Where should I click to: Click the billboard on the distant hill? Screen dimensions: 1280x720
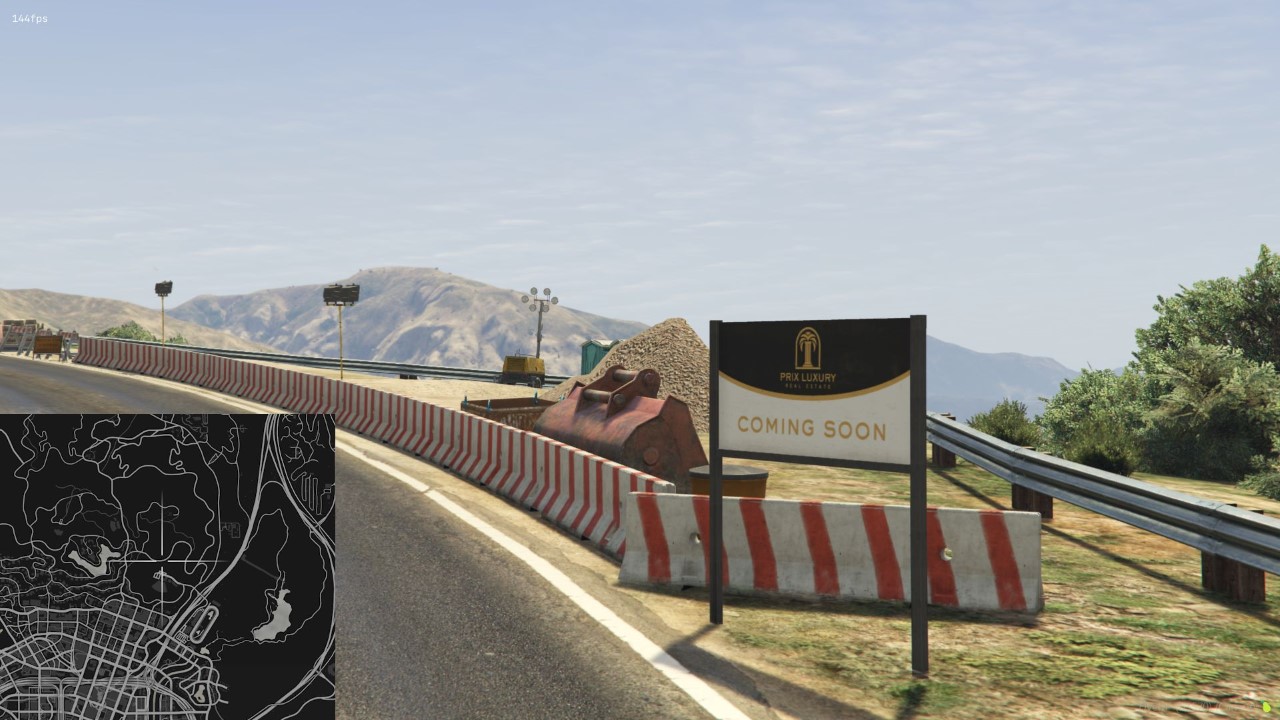(x=340, y=292)
